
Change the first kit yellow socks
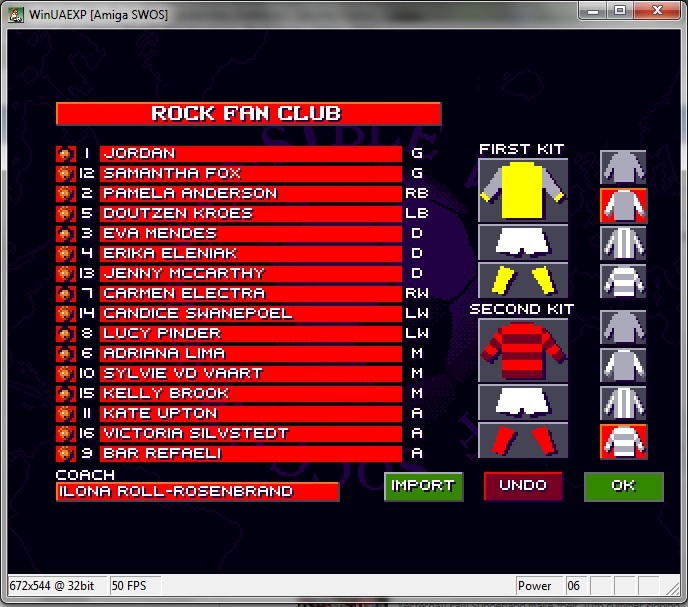pos(523,279)
